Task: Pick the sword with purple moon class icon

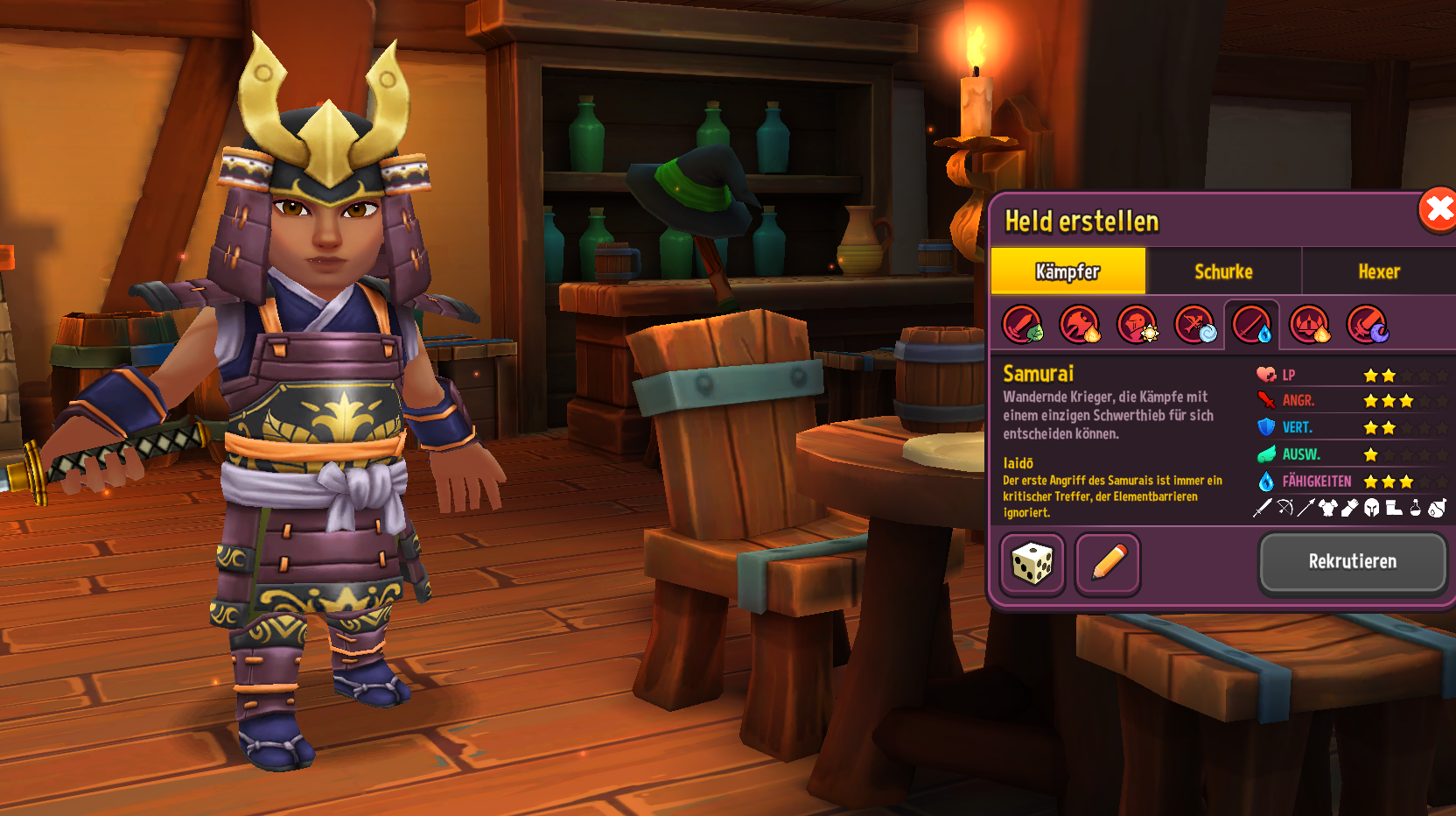Action: [x=1367, y=325]
